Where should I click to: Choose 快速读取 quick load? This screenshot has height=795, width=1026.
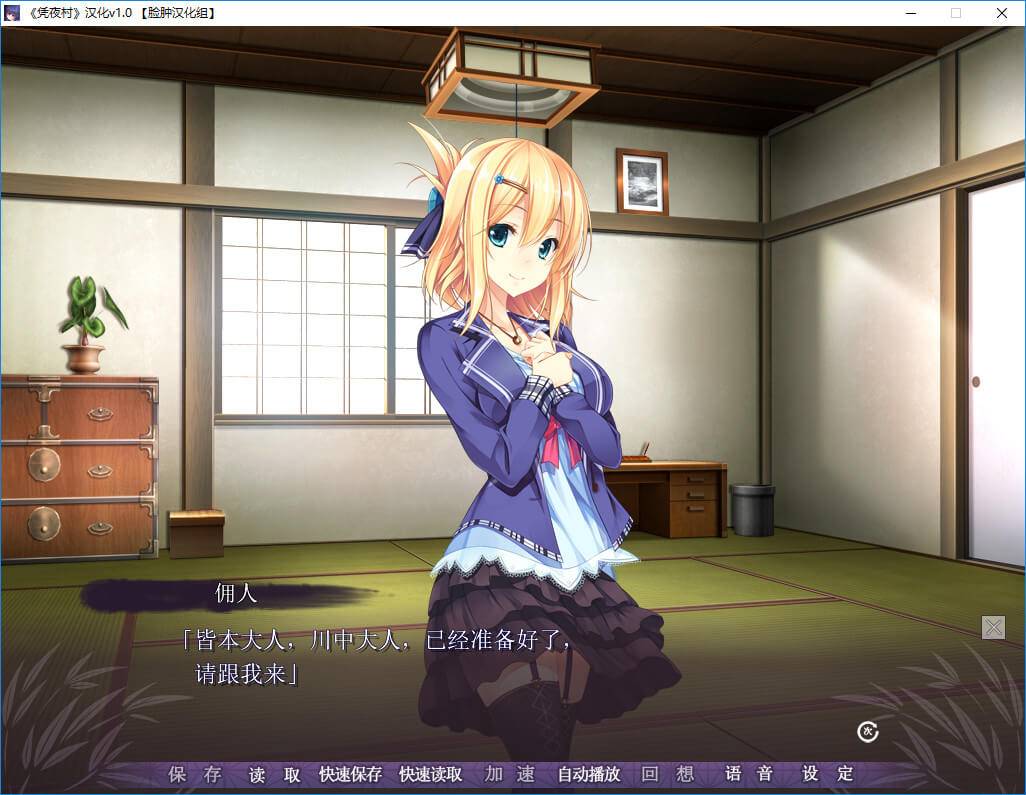point(430,774)
